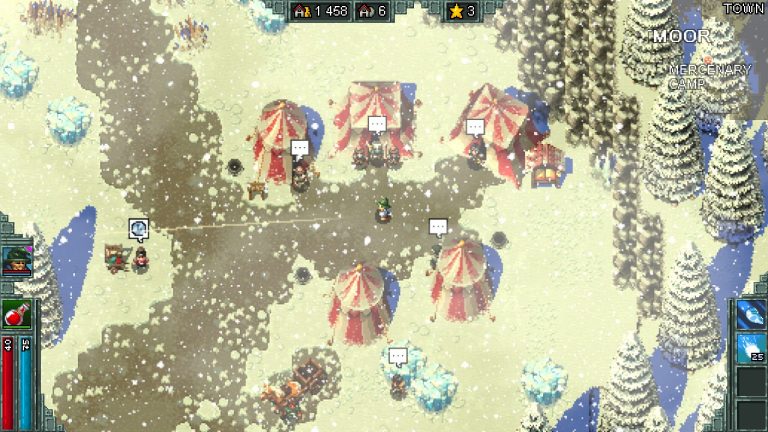
Task: Click the gold star counter icon
Action: [x=455, y=11]
